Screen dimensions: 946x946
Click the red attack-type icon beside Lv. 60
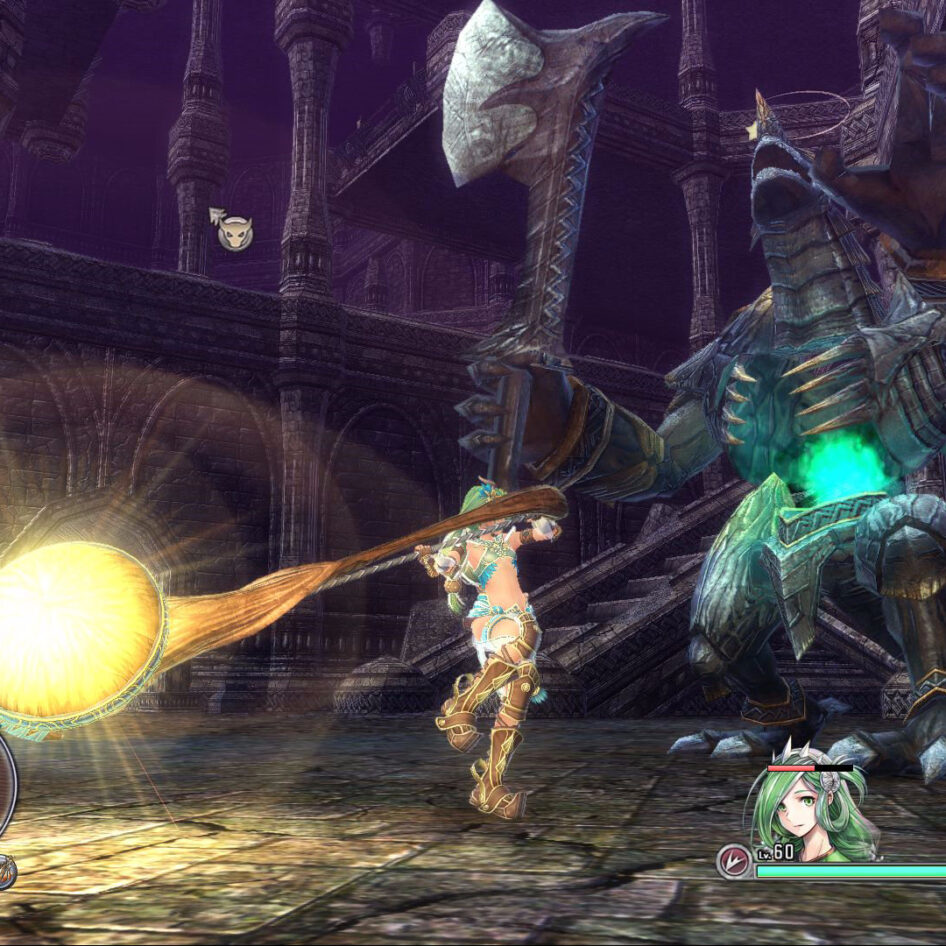pos(734,861)
